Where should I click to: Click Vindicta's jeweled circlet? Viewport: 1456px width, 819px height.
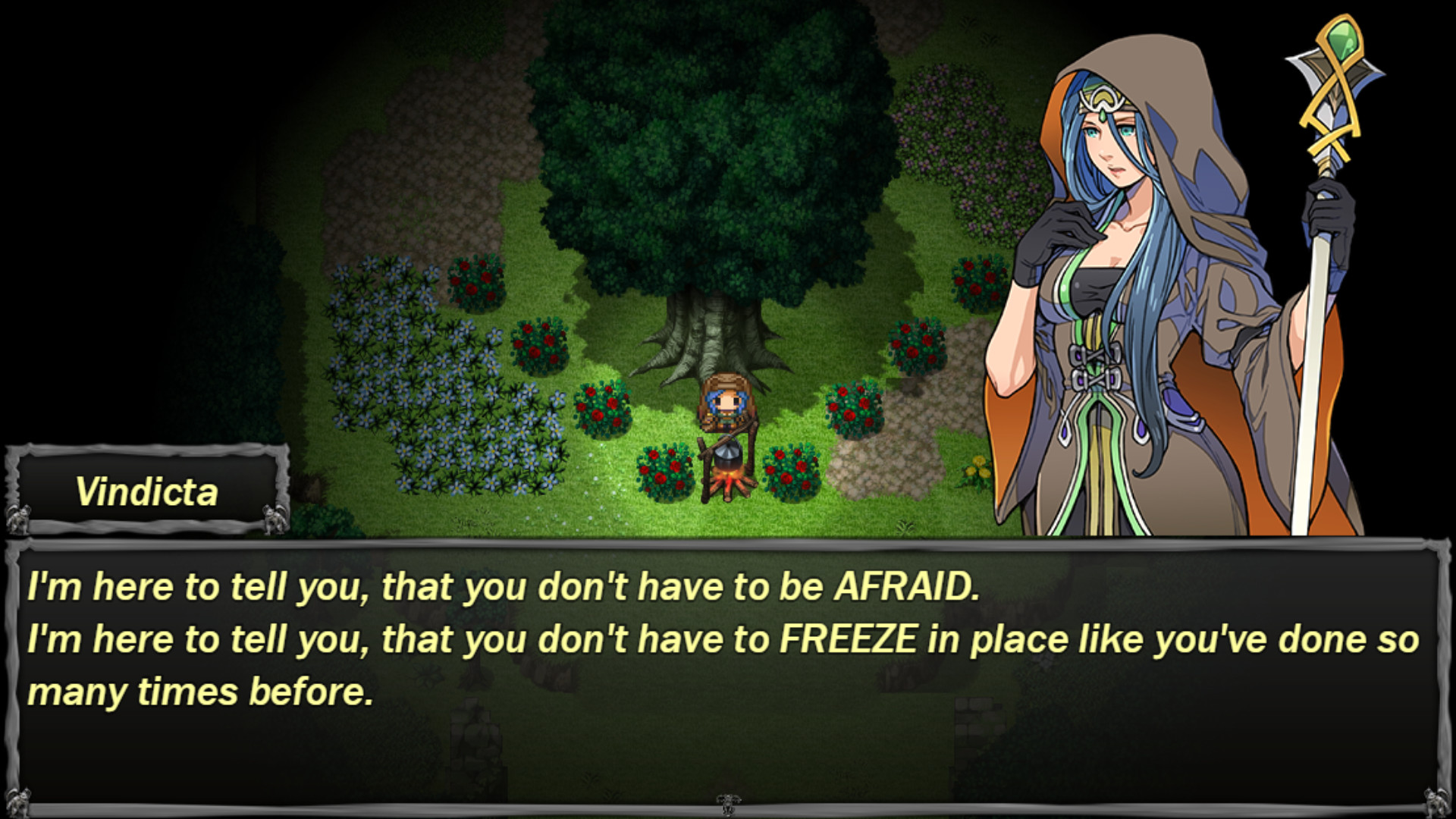[x=1103, y=99]
